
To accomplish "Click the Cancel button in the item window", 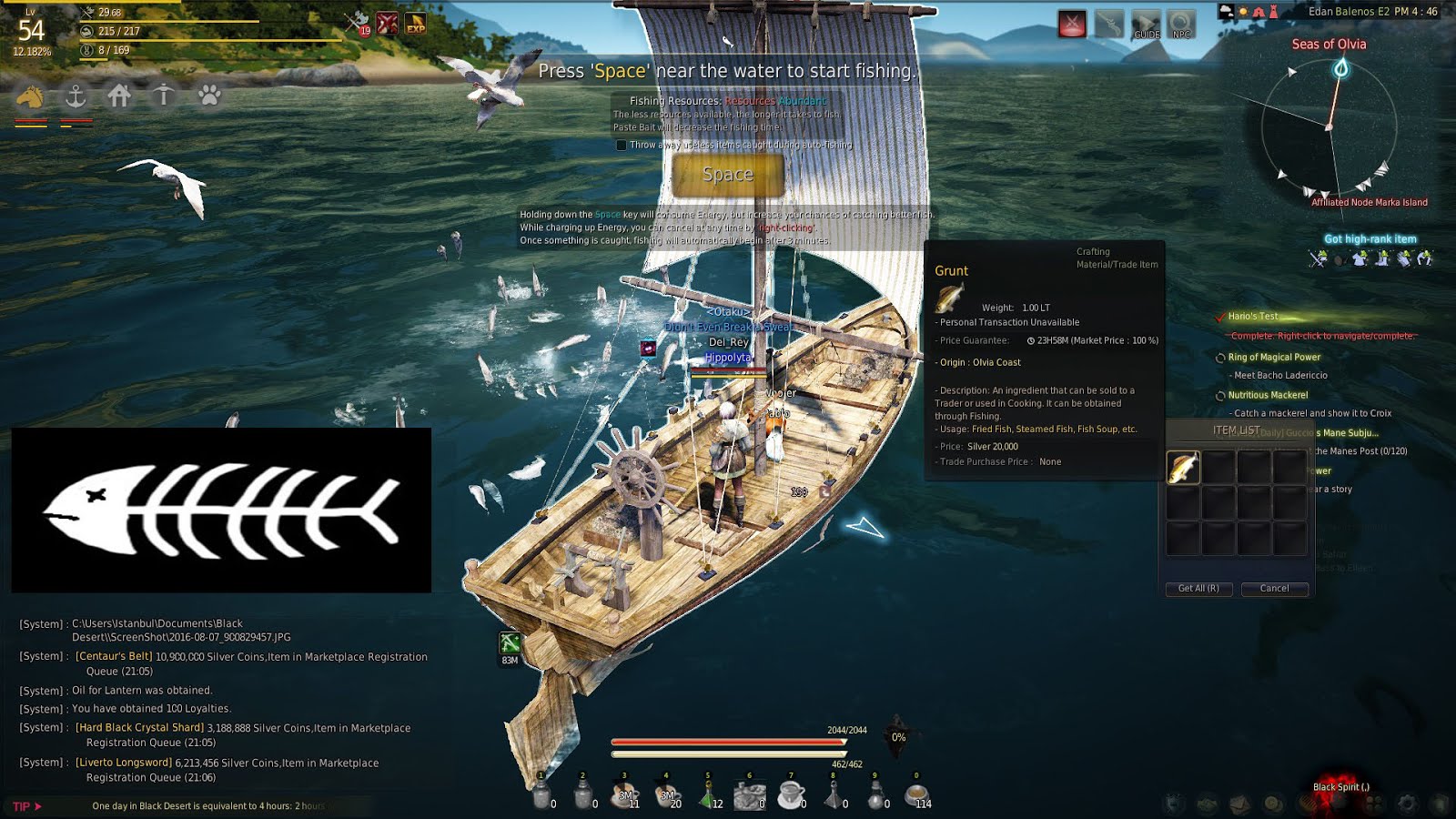I will point(1274,589).
